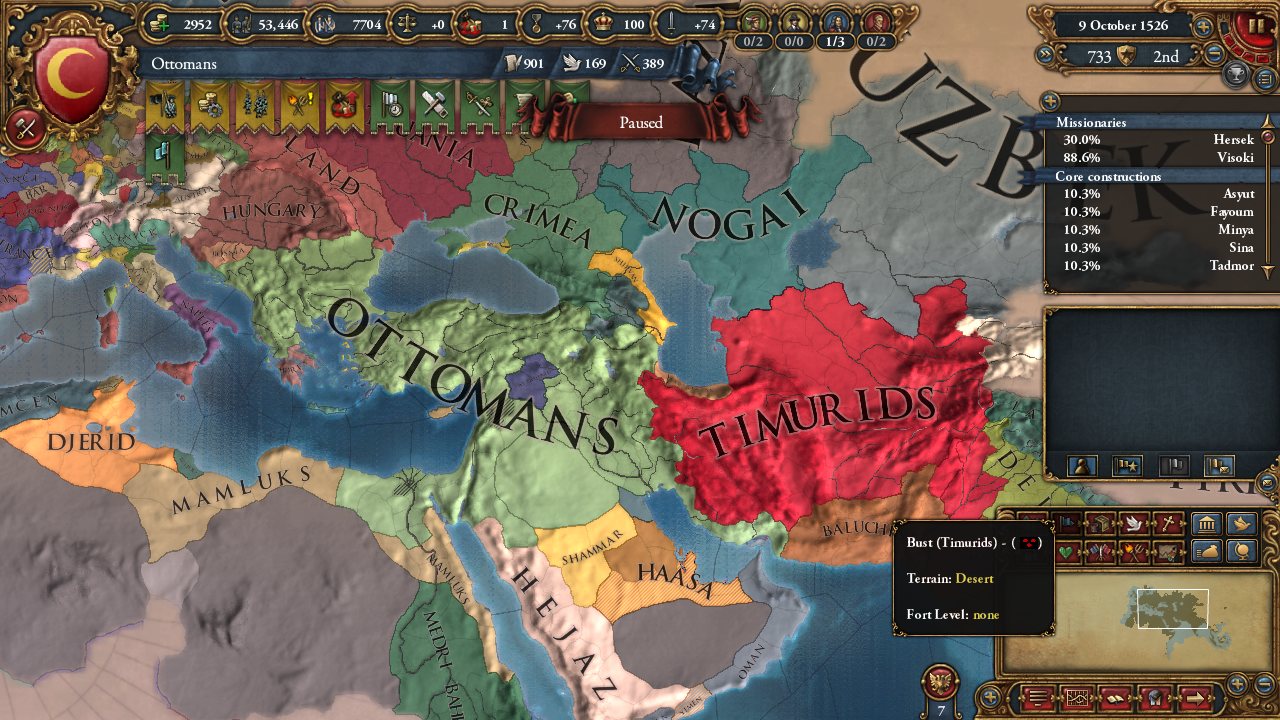This screenshot has width=1280, height=720.
Task: Toggle the revolt risk fire-and-pitchfork mapmode
Action: [x=1134, y=553]
